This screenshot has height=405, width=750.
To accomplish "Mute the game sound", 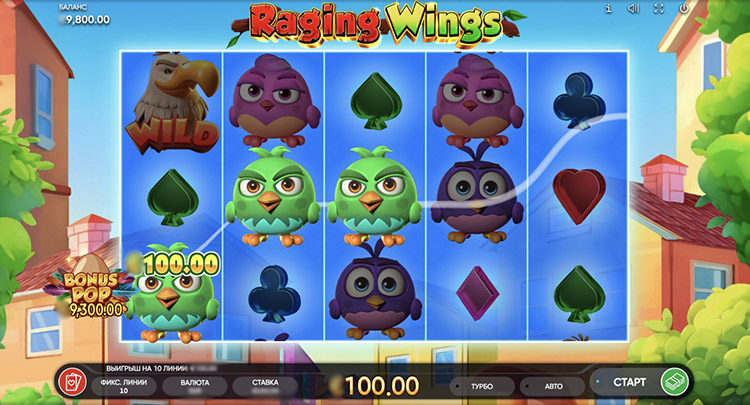I will 632,9.
